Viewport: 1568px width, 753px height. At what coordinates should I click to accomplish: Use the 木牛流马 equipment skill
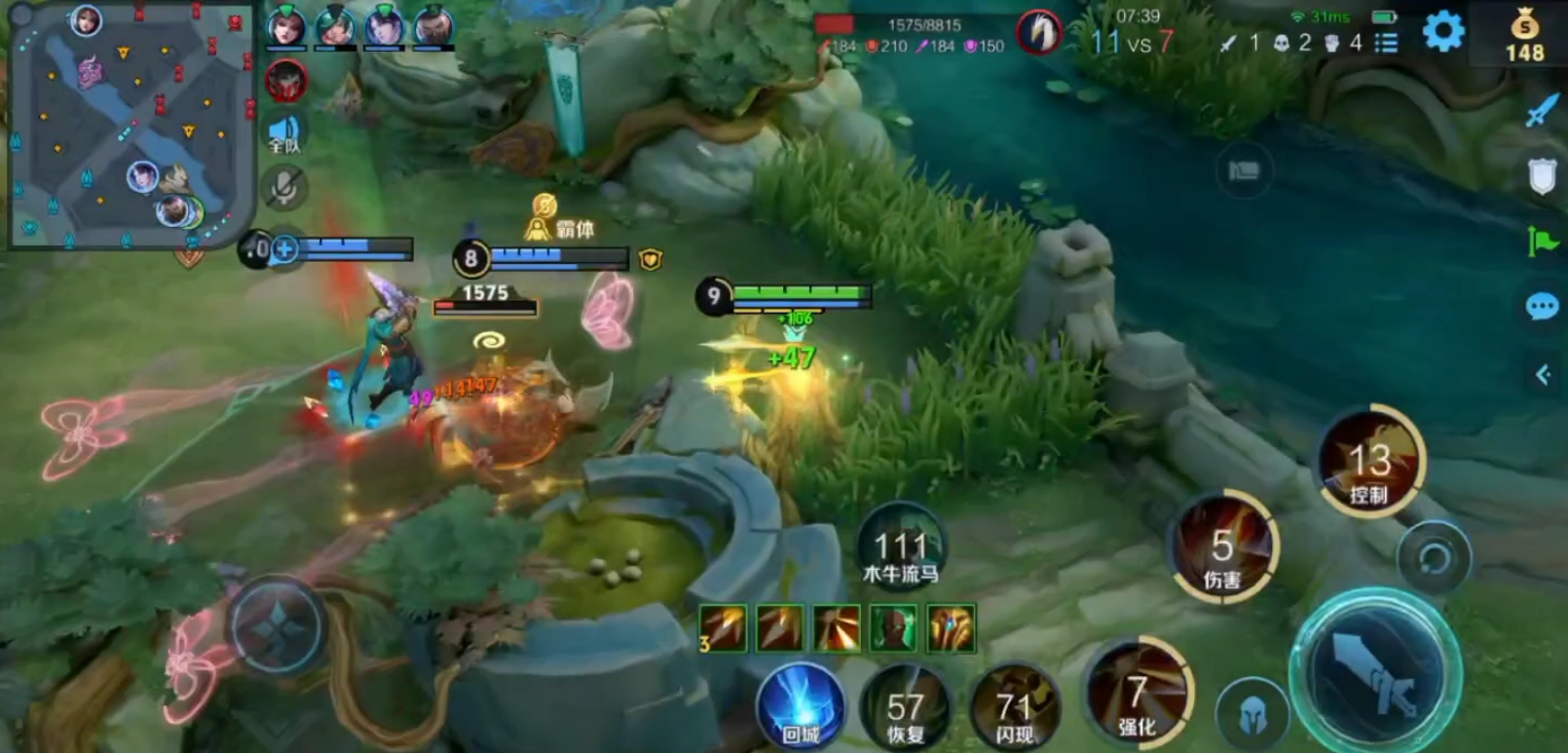[x=900, y=549]
